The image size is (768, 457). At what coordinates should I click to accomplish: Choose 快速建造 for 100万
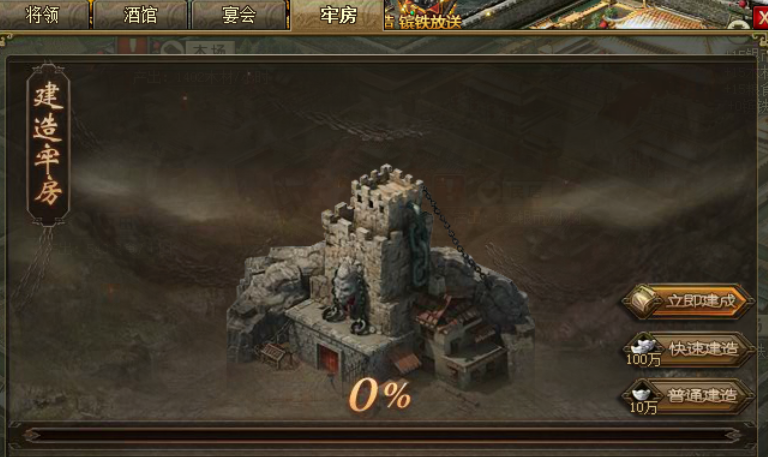pos(702,348)
